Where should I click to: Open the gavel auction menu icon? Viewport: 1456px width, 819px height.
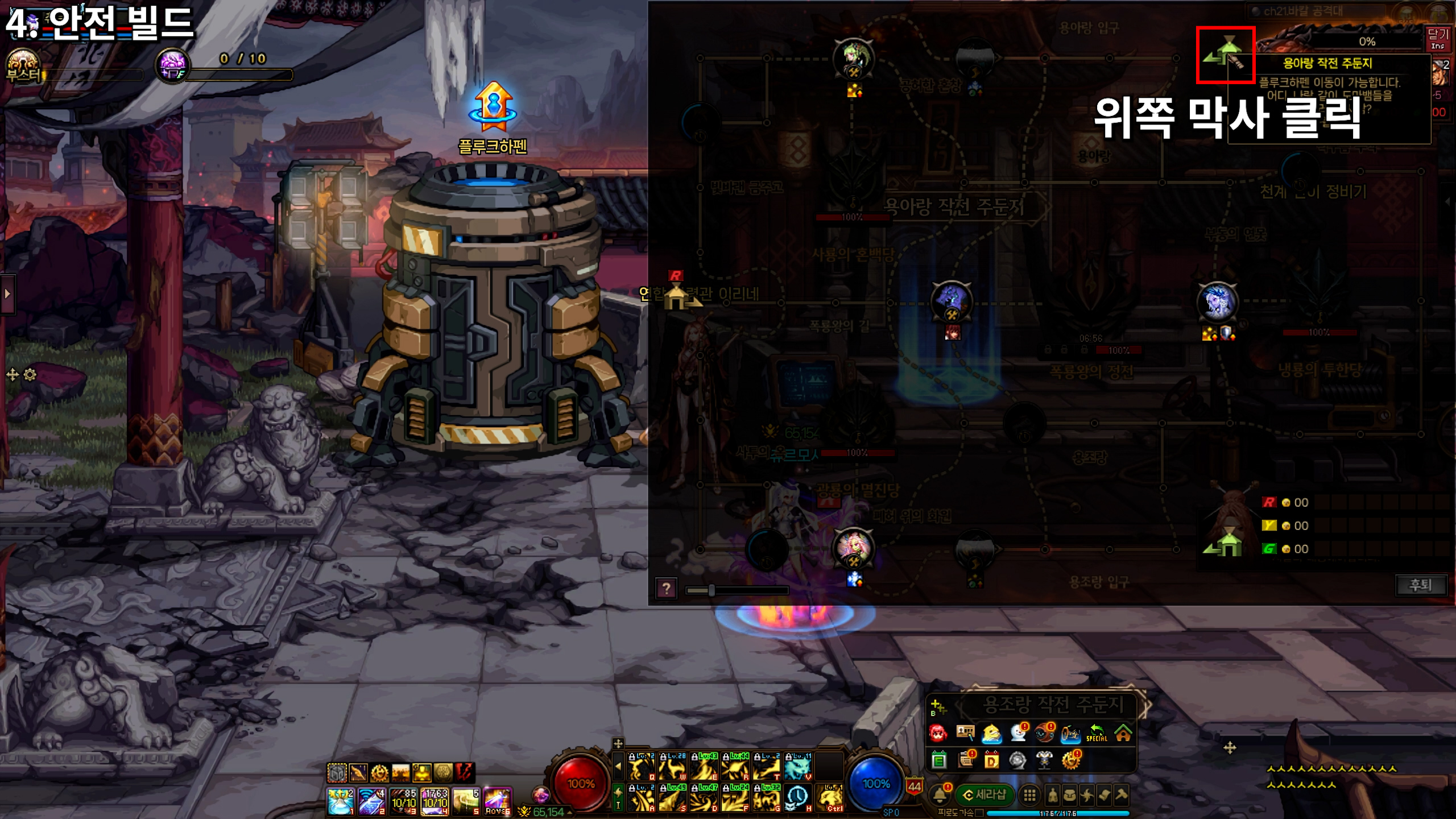1121,795
